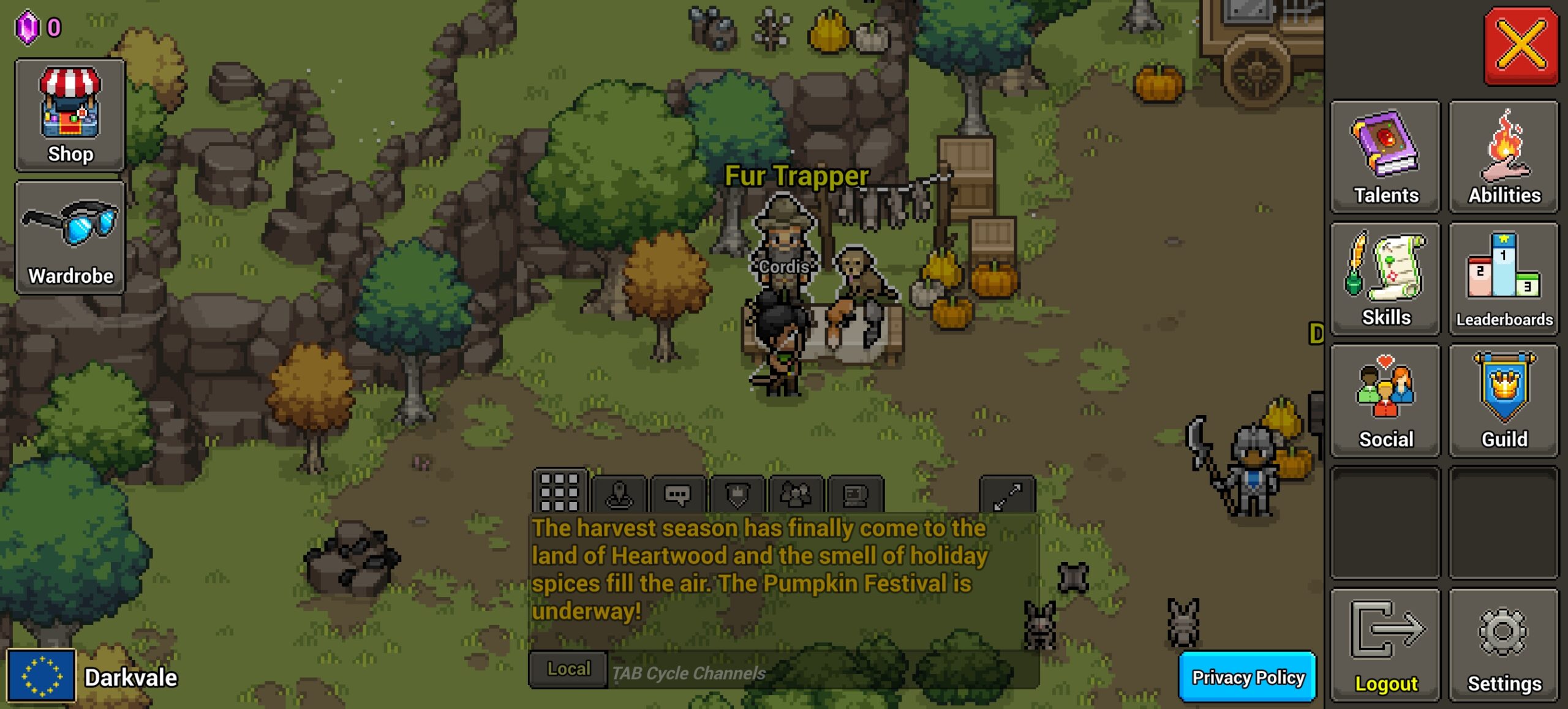The height and width of the screenshot is (709, 1568).
Task: Open the Social menu
Action: tap(1385, 401)
